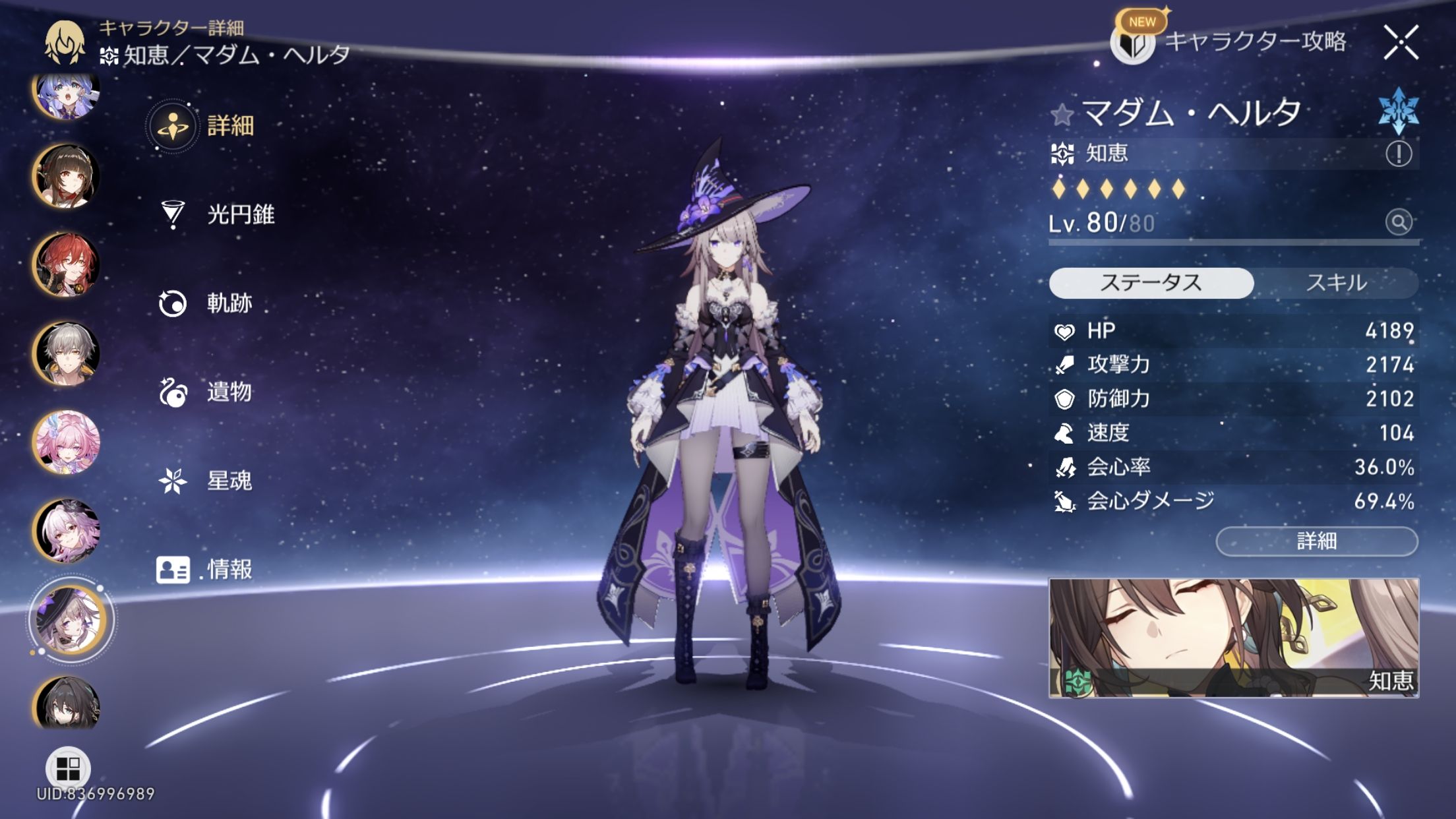Select the 詳細 menu entry
The image size is (1456, 819).
(x=204, y=125)
